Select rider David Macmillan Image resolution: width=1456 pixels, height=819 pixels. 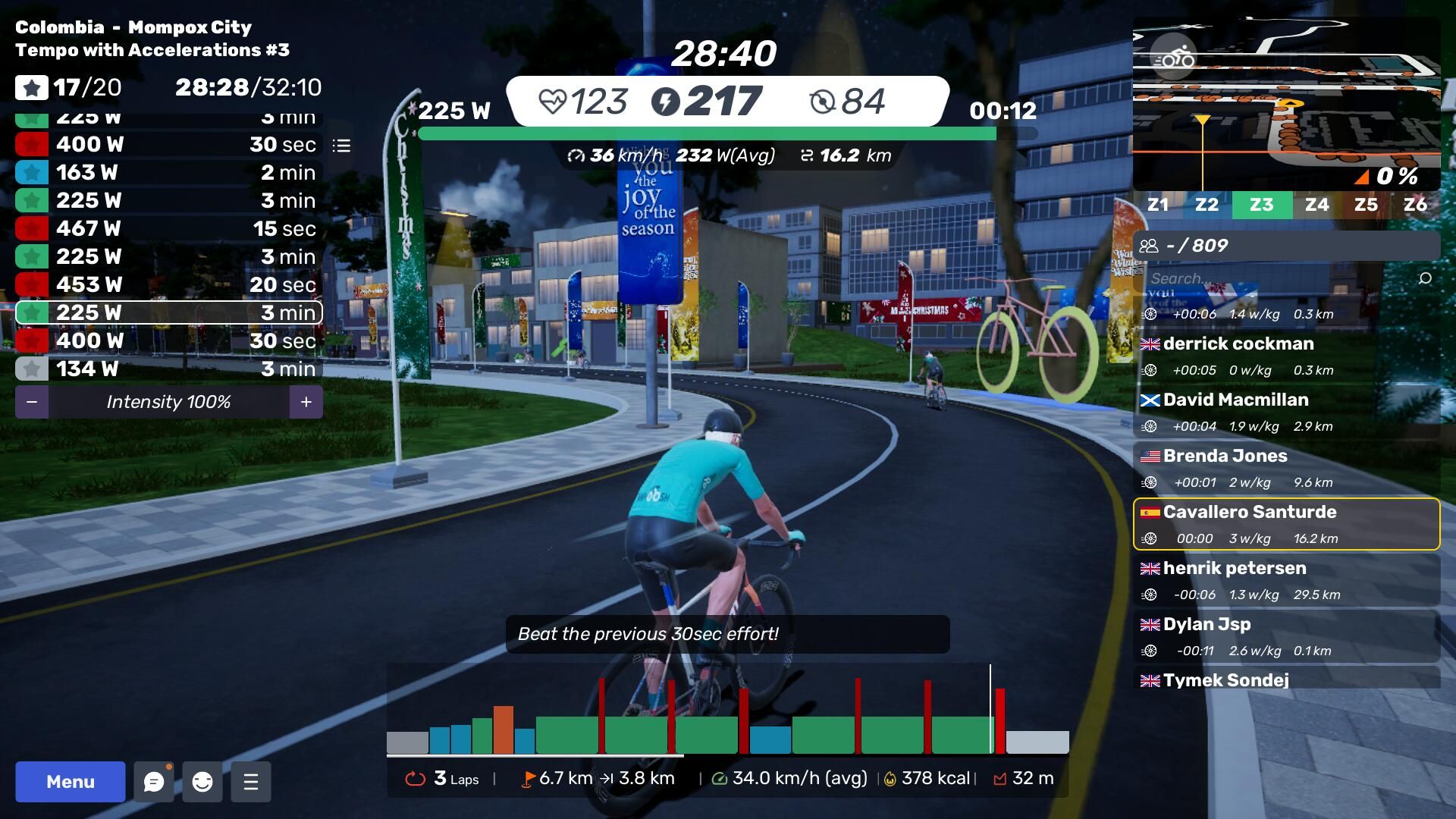[x=1286, y=412]
